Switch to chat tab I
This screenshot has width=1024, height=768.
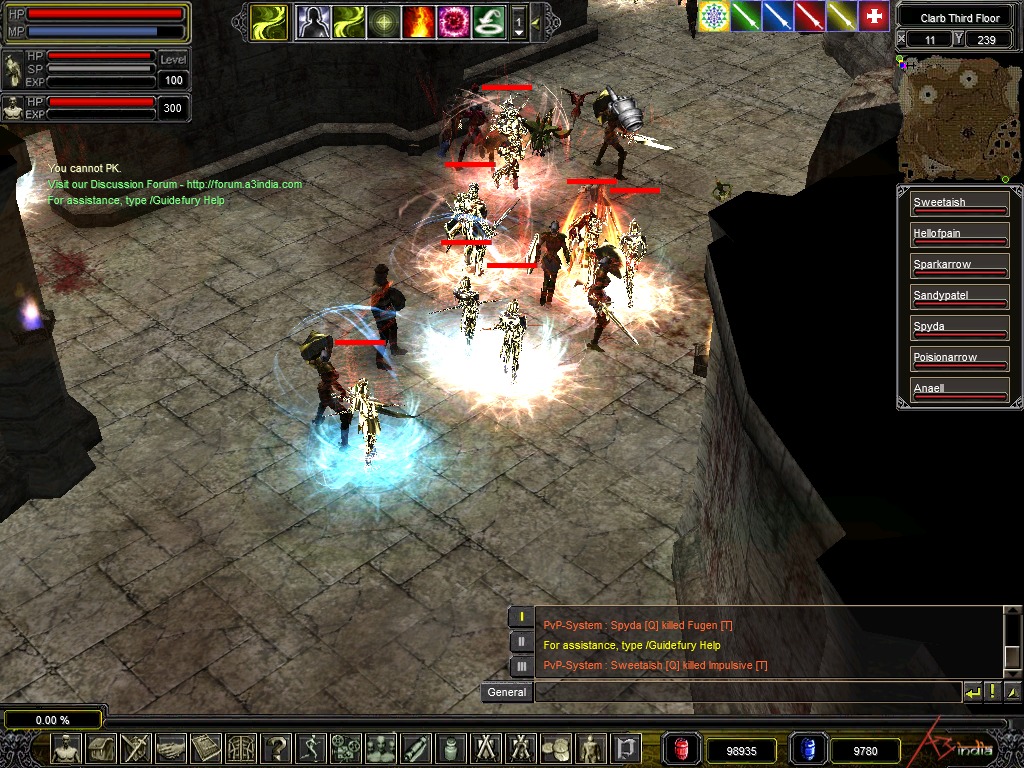coord(522,617)
